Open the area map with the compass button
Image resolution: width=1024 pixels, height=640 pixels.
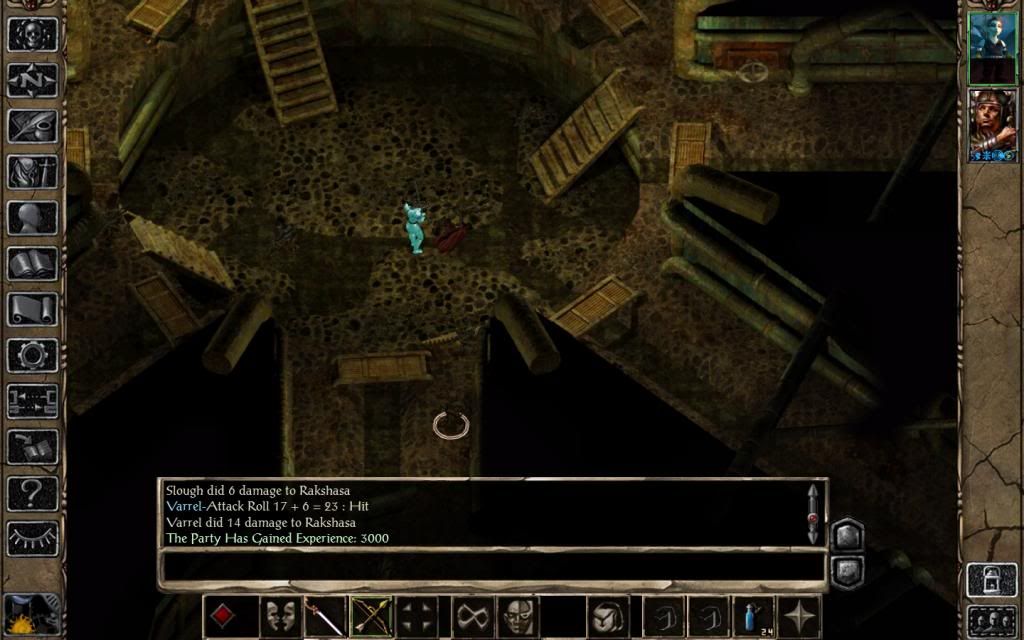tap(33, 80)
